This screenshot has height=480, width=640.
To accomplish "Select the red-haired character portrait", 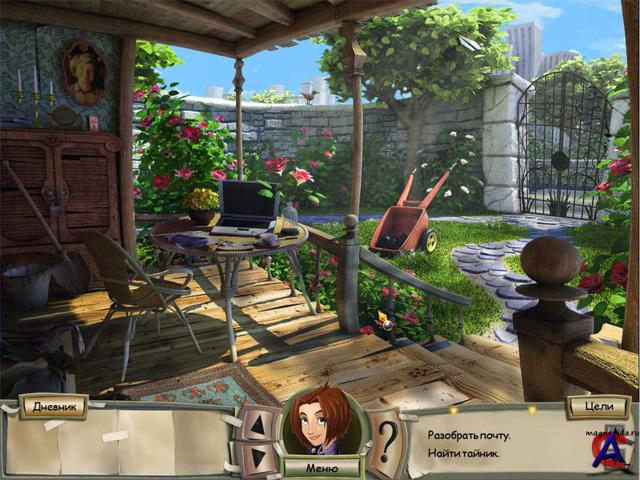I will point(321,422).
